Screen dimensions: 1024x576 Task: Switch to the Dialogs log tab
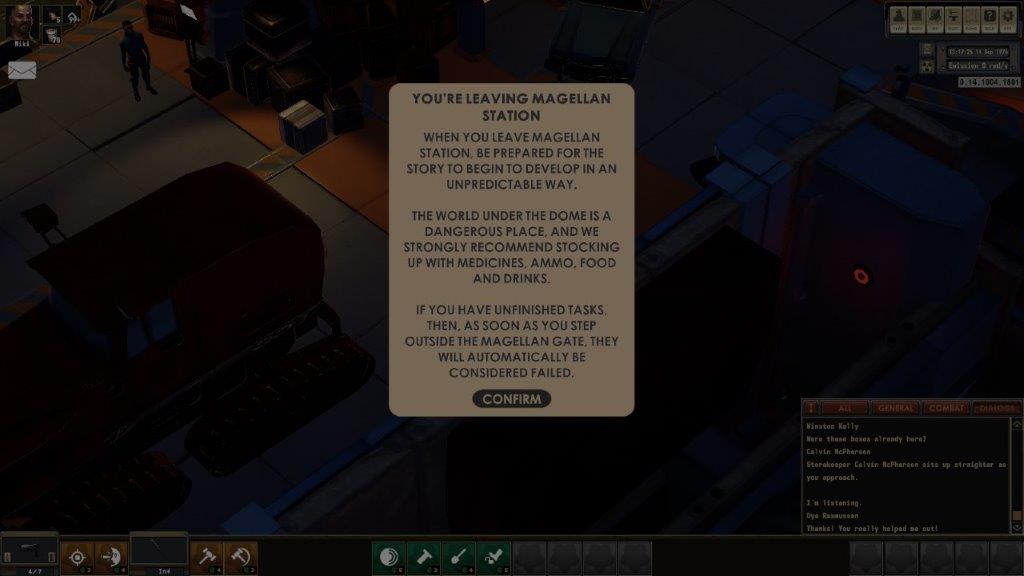point(995,408)
